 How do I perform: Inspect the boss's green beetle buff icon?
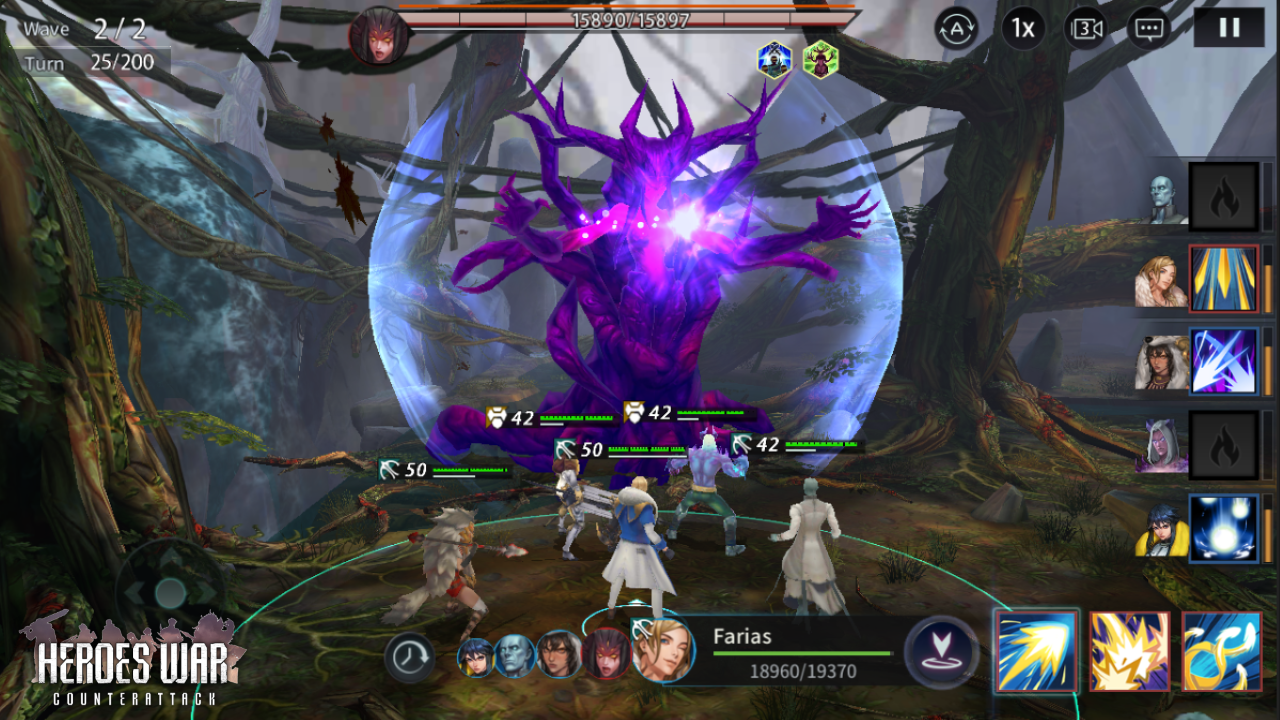click(820, 60)
